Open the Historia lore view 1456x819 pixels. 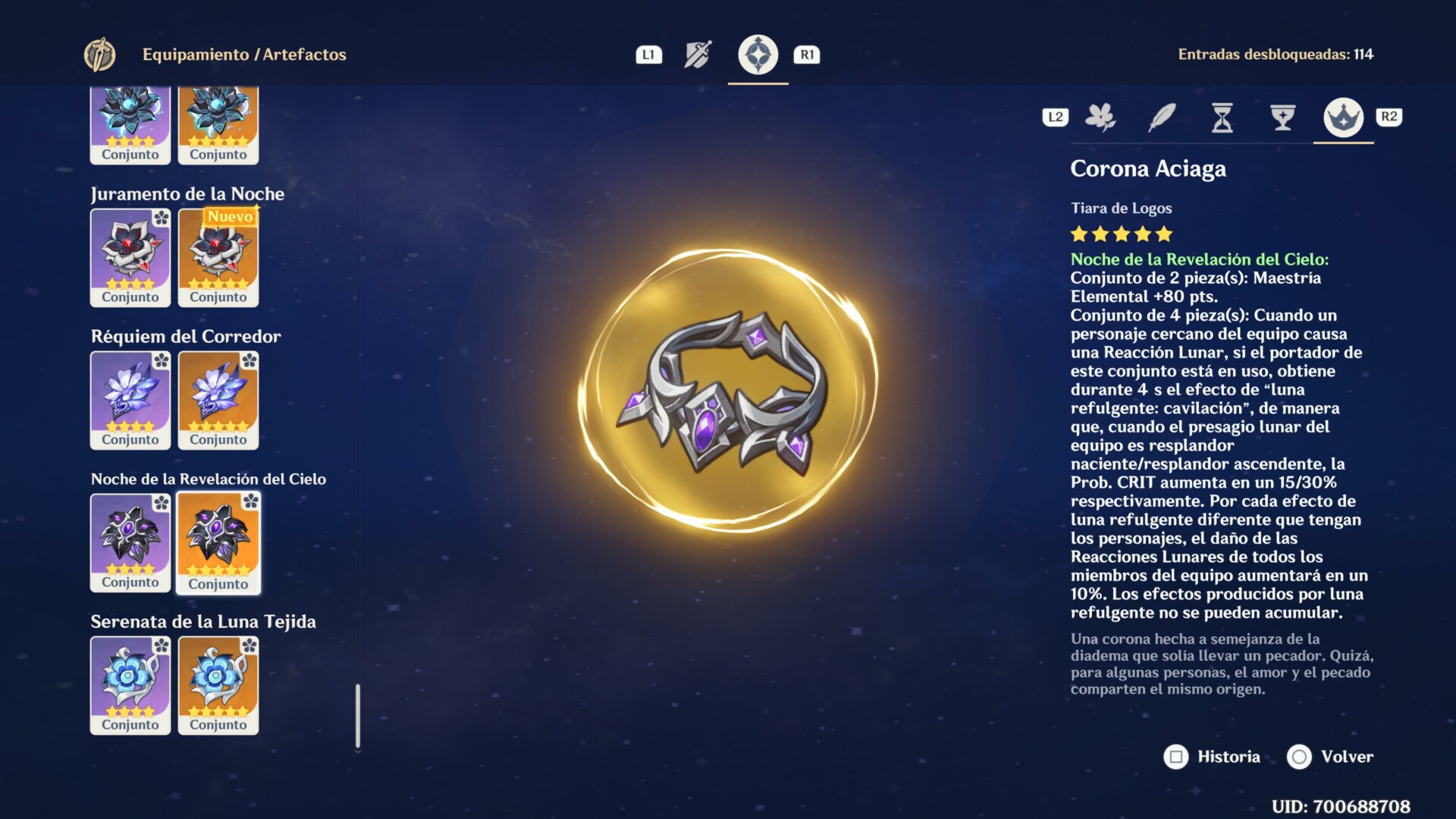click(x=1212, y=757)
